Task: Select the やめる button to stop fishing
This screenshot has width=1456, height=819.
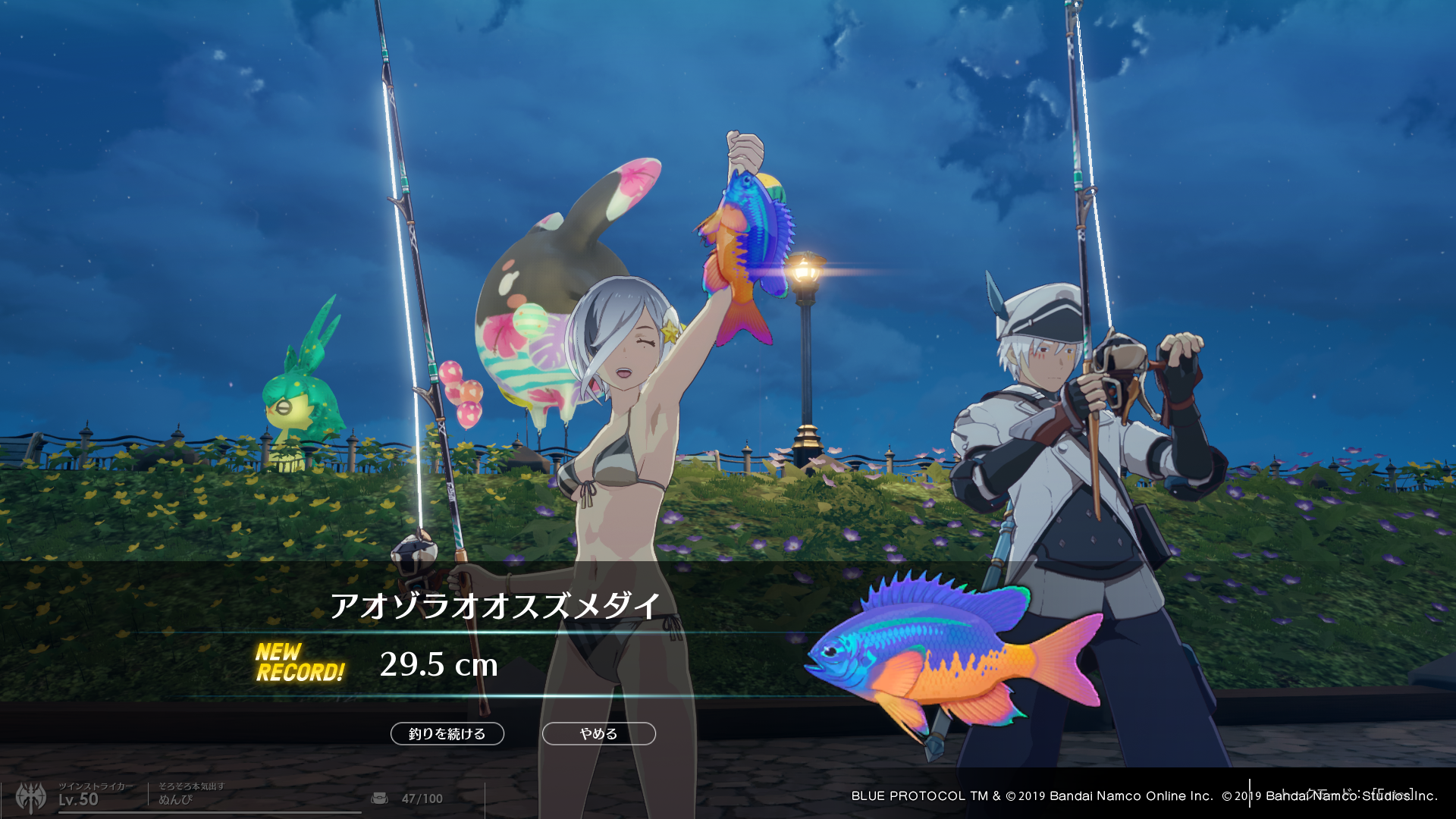Action: 598,733
